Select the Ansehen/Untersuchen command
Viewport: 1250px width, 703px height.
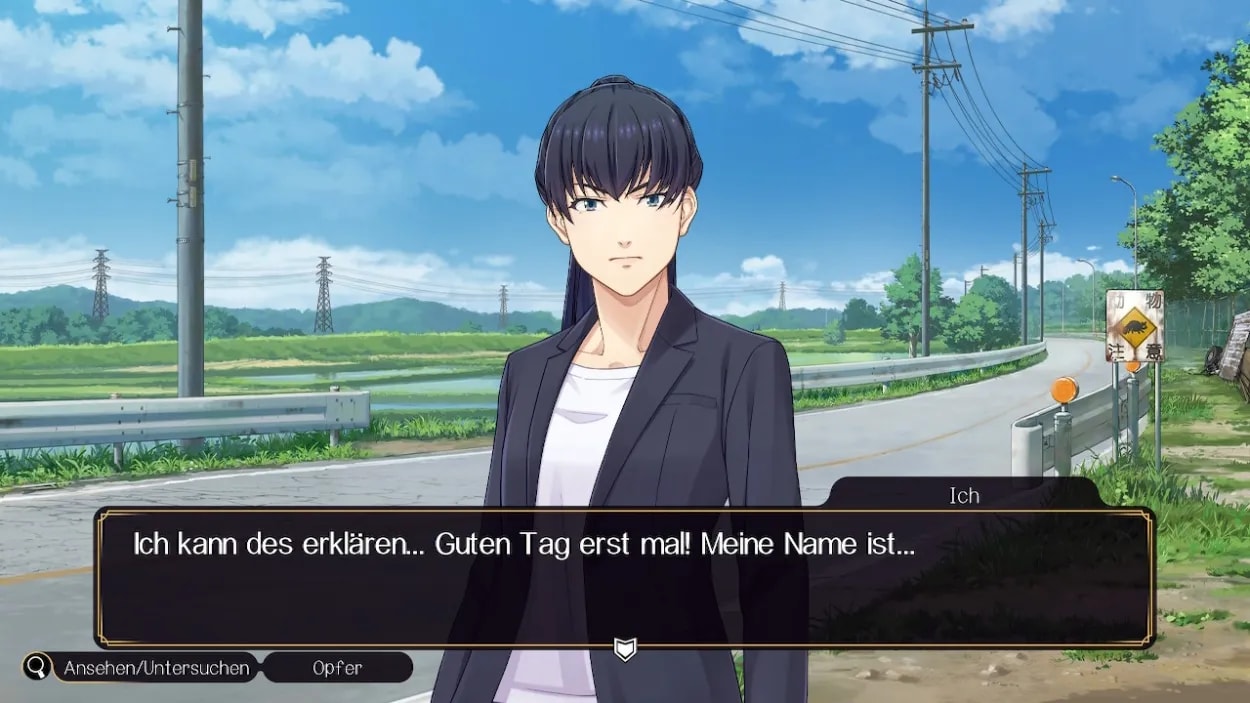(x=157, y=668)
